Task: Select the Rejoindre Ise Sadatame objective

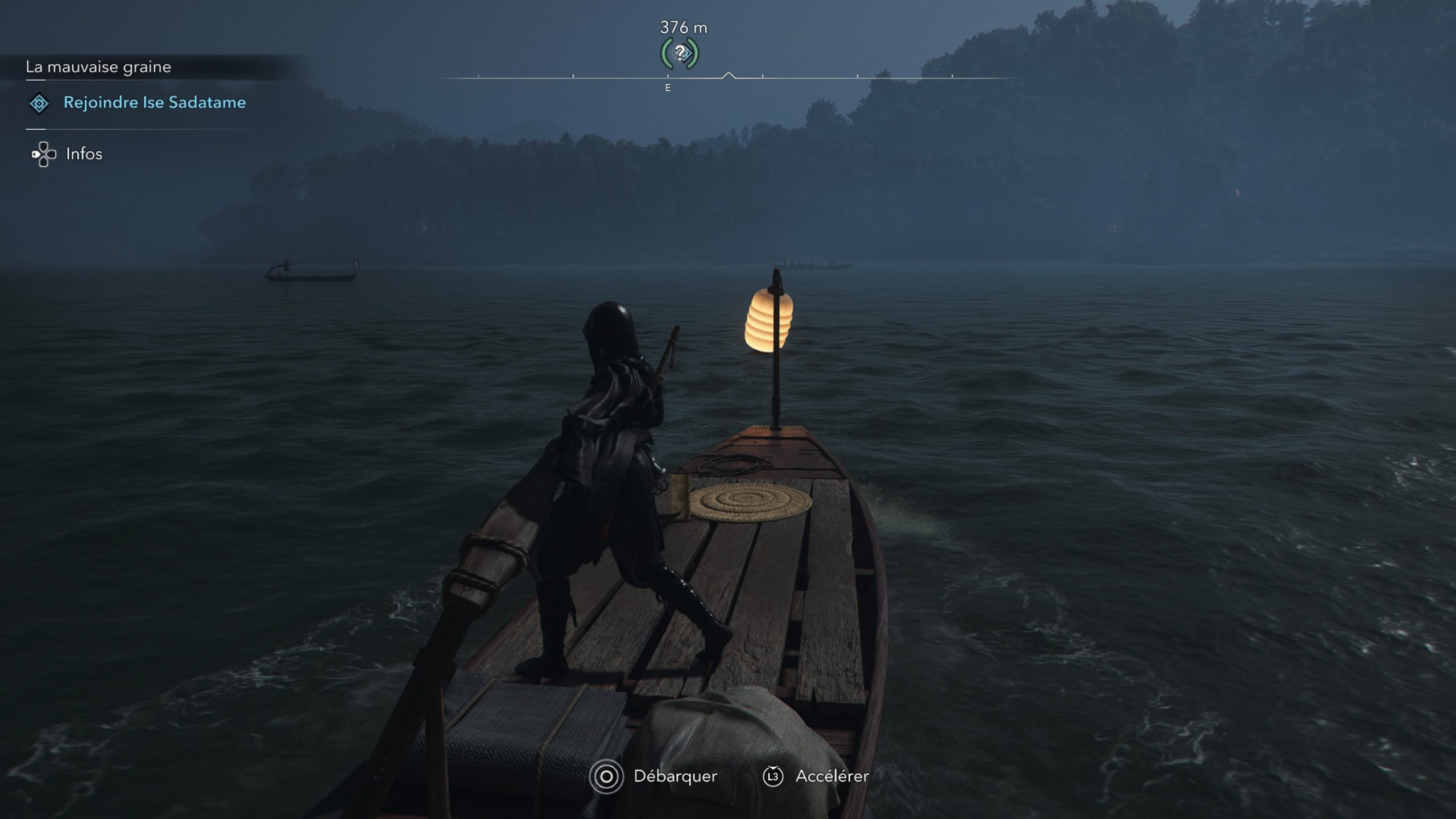Action: coord(154,102)
